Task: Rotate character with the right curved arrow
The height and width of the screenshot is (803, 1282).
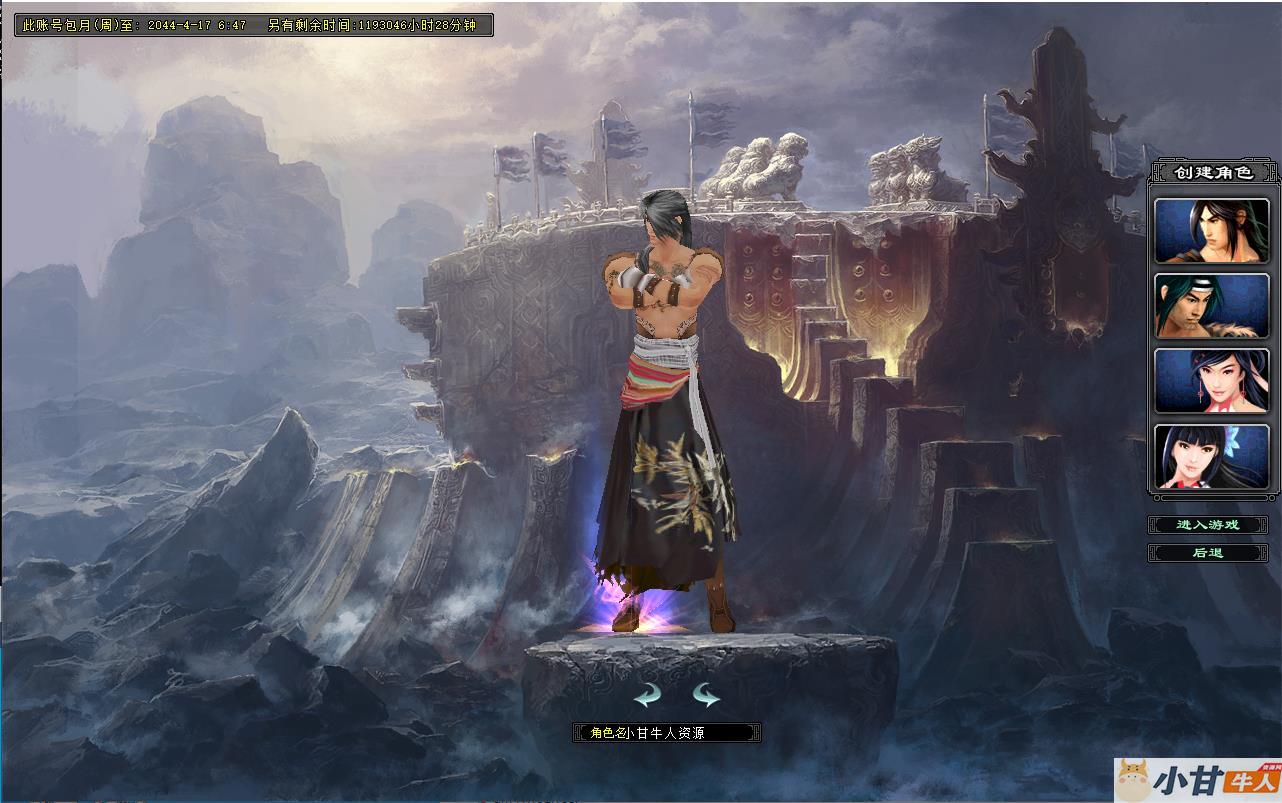Action: (706, 695)
